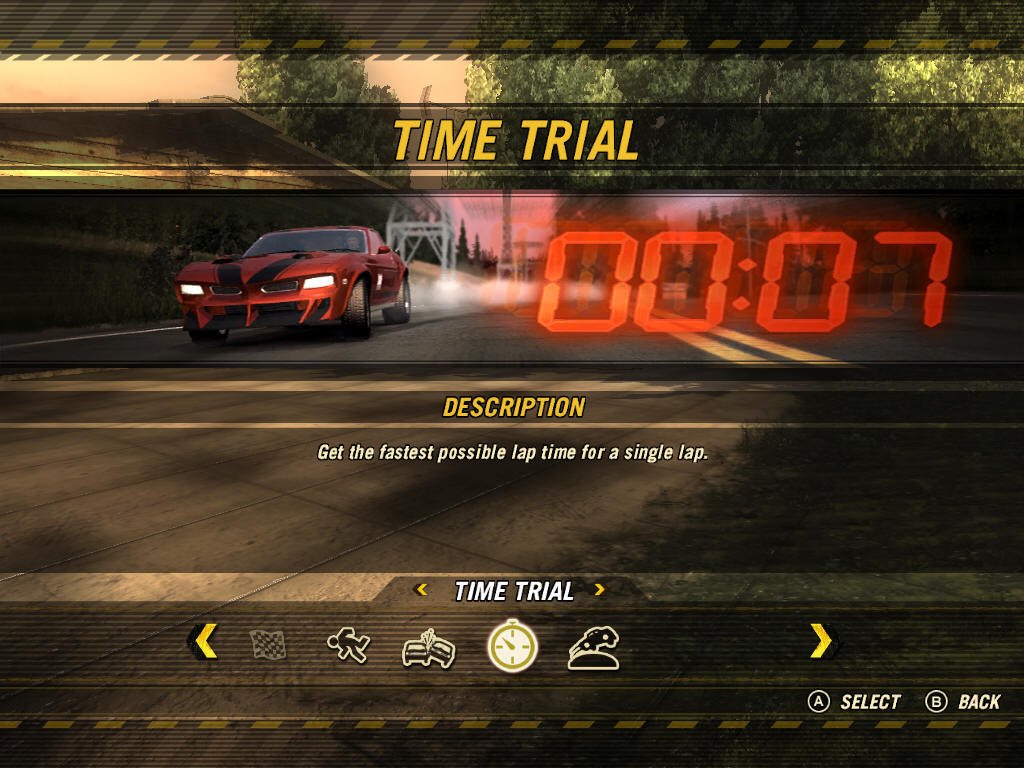Choose the car jumping over hill icon
The height and width of the screenshot is (768, 1024).
[594, 648]
